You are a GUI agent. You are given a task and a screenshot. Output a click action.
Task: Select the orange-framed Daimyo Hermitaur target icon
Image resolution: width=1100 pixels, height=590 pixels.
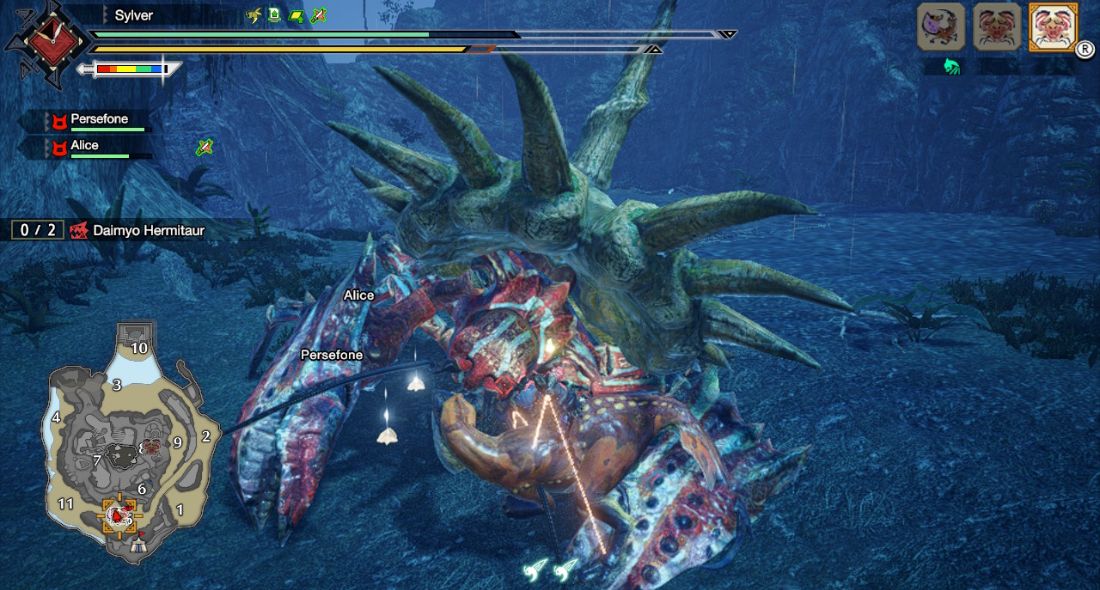point(1053,27)
